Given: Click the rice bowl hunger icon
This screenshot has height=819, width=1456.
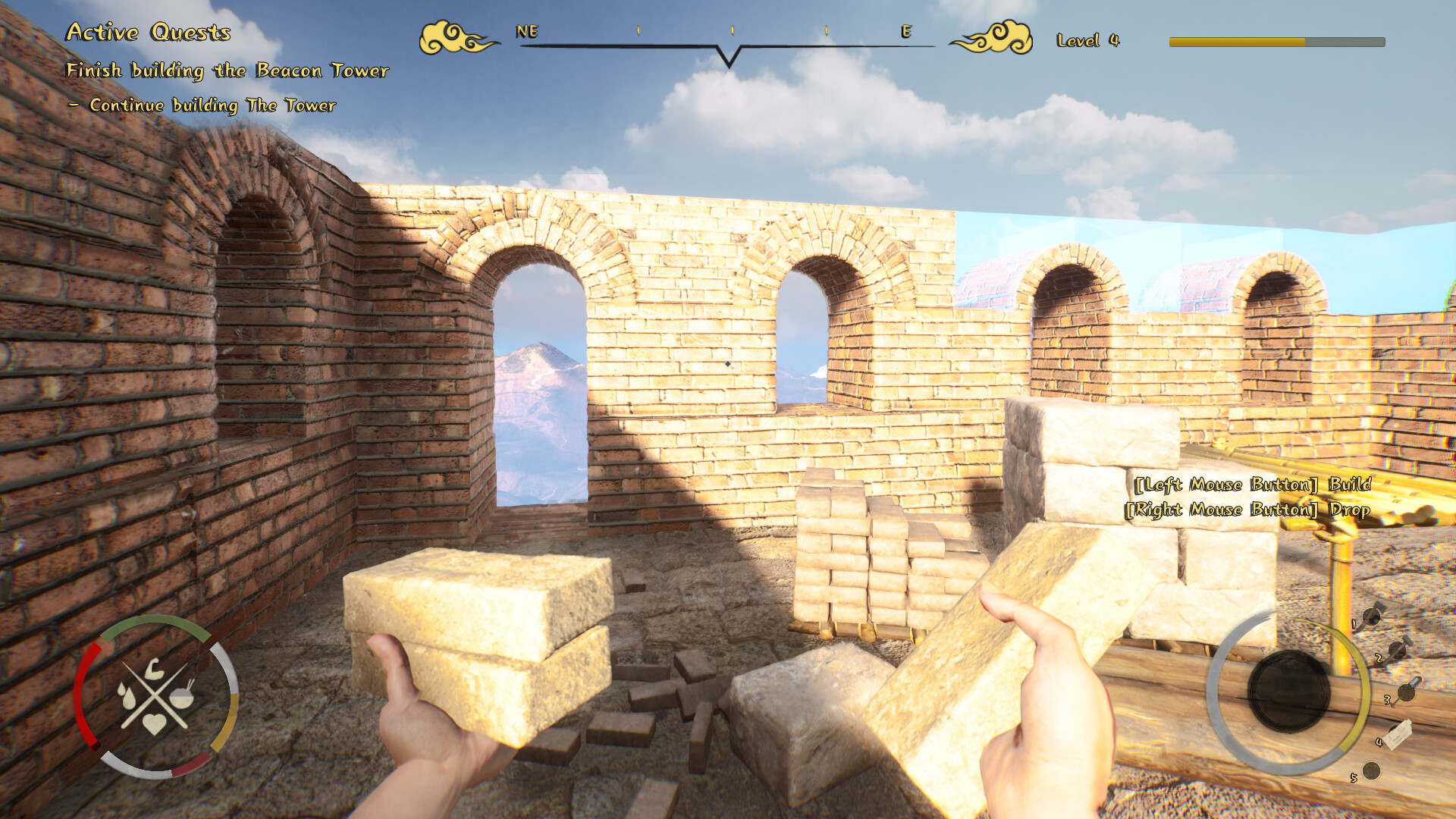Looking at the screenshot, I should [181, 697].
